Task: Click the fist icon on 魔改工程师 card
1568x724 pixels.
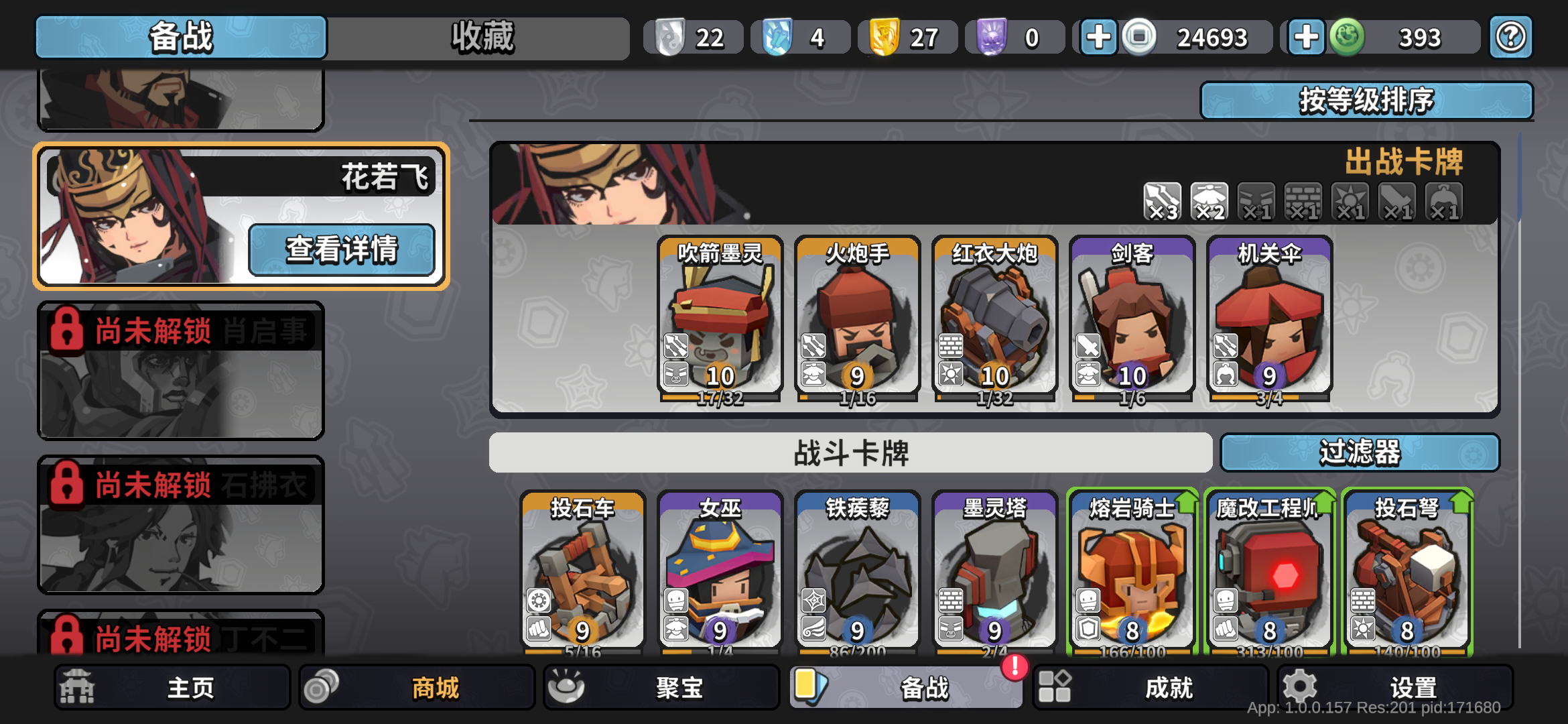Action: (1226, 630)
